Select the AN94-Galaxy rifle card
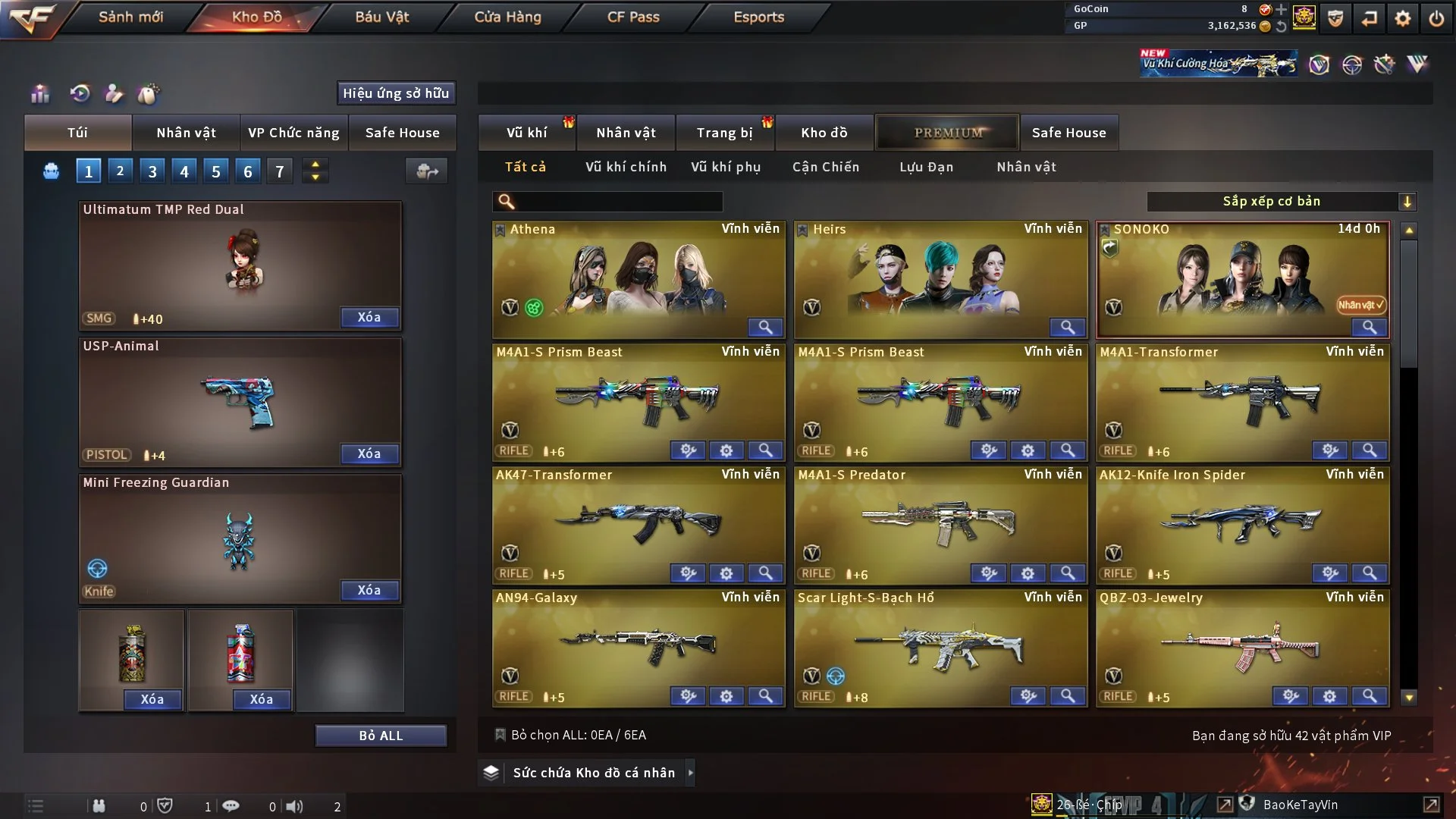 pos(638,645)
